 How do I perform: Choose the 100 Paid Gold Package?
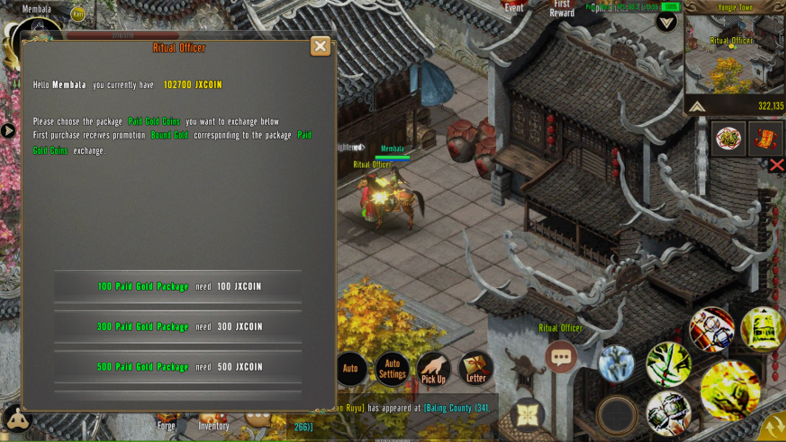coord(178,287)
